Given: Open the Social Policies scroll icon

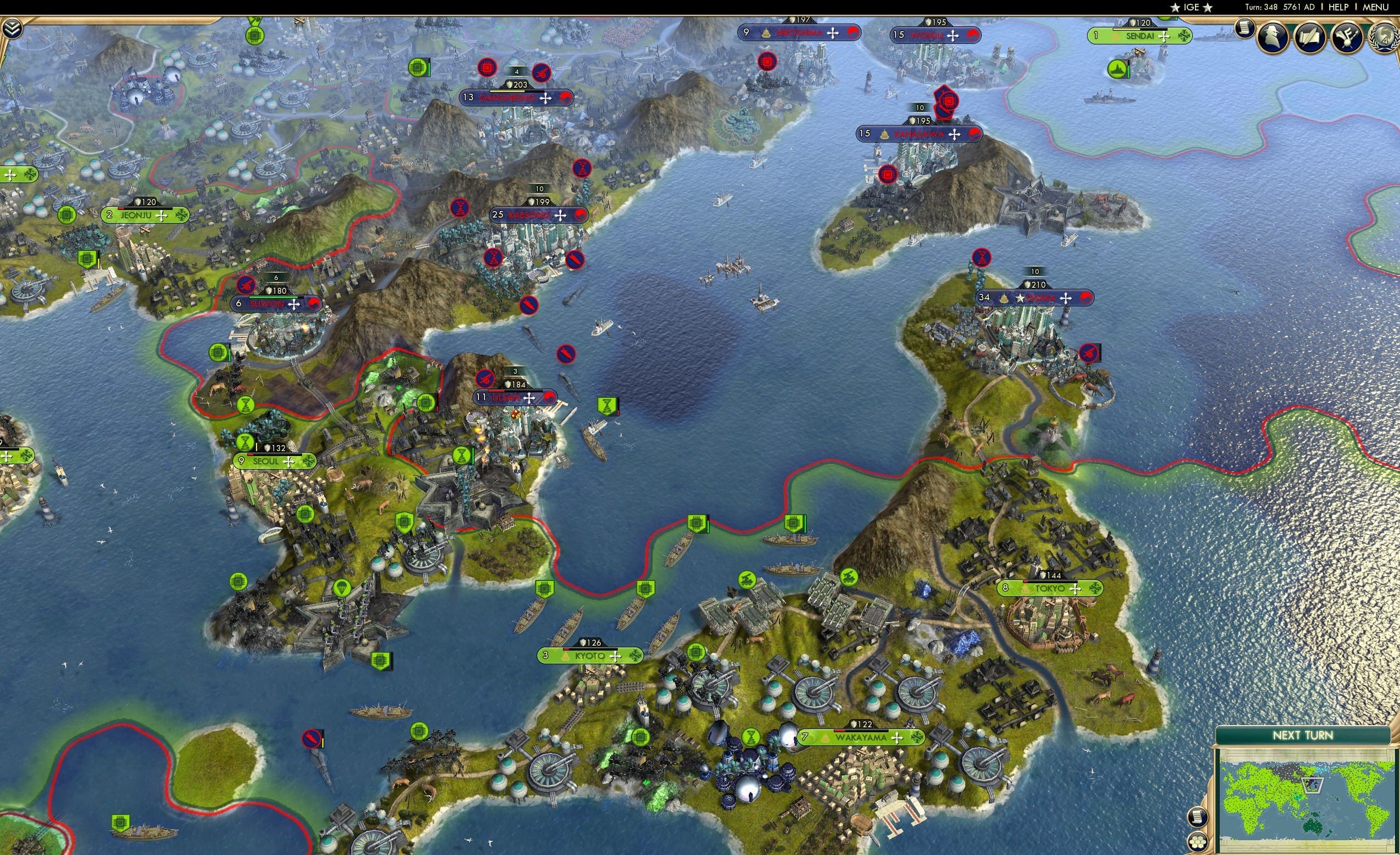Looking at the screenshot, I should coord(1309,36).
